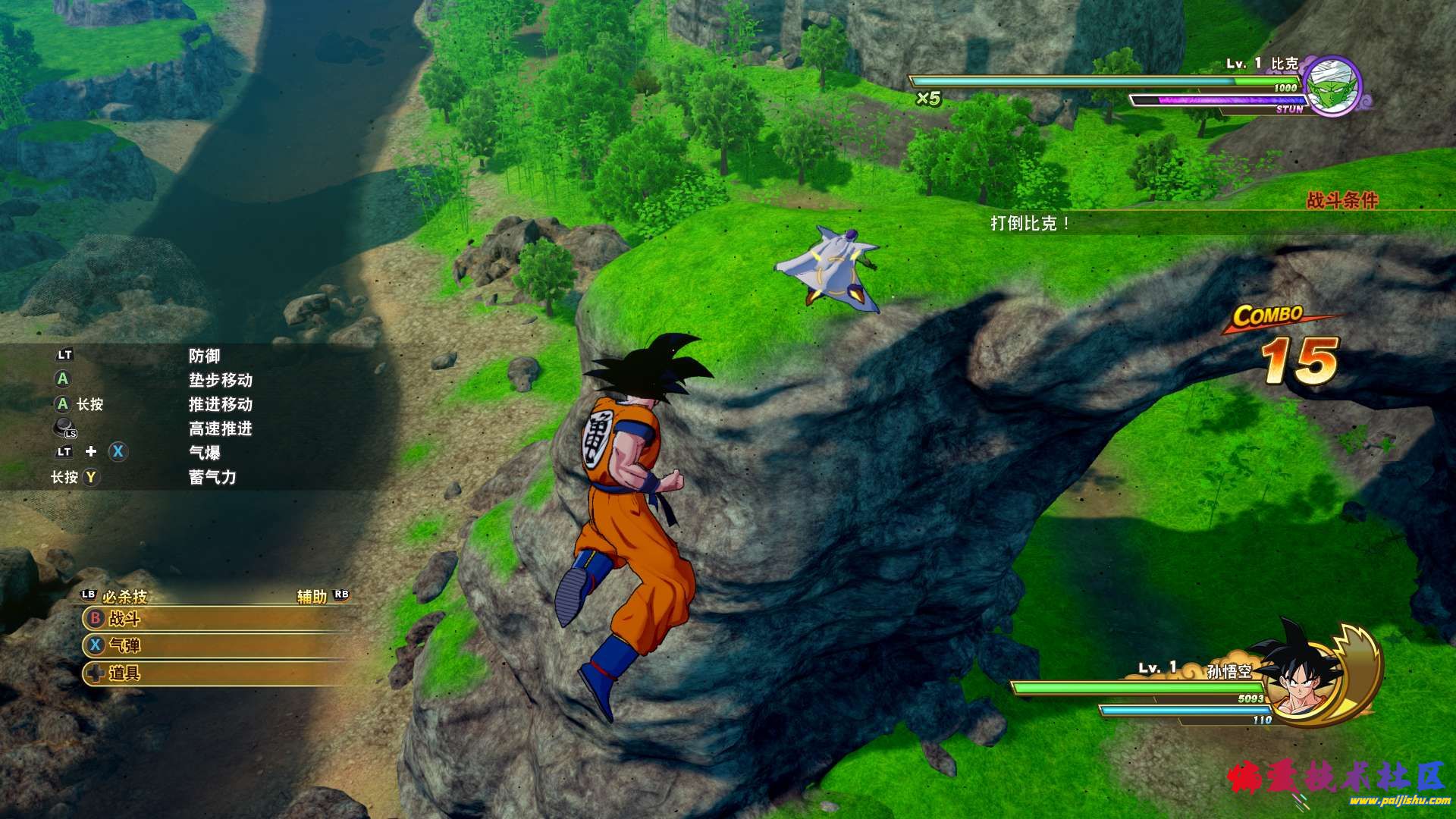This screenshot has width=1456, height=819.
Task: Switch to the 必杀技 special moves palette
Action: [124, 596]
